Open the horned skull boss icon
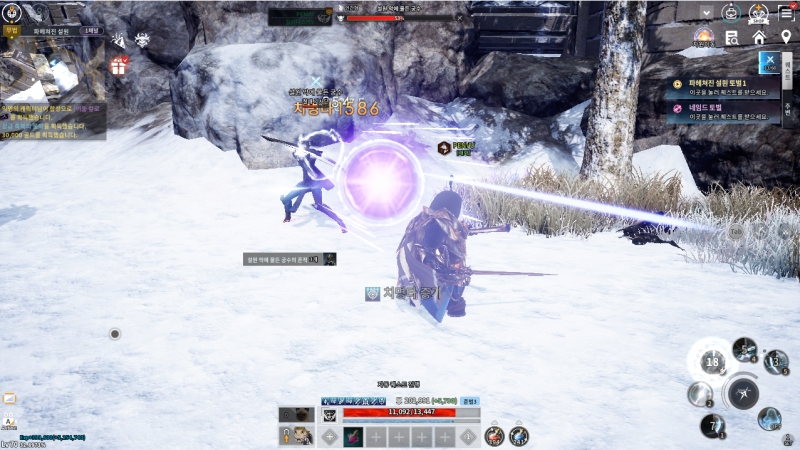800x450 pixels. click(142, 41)
